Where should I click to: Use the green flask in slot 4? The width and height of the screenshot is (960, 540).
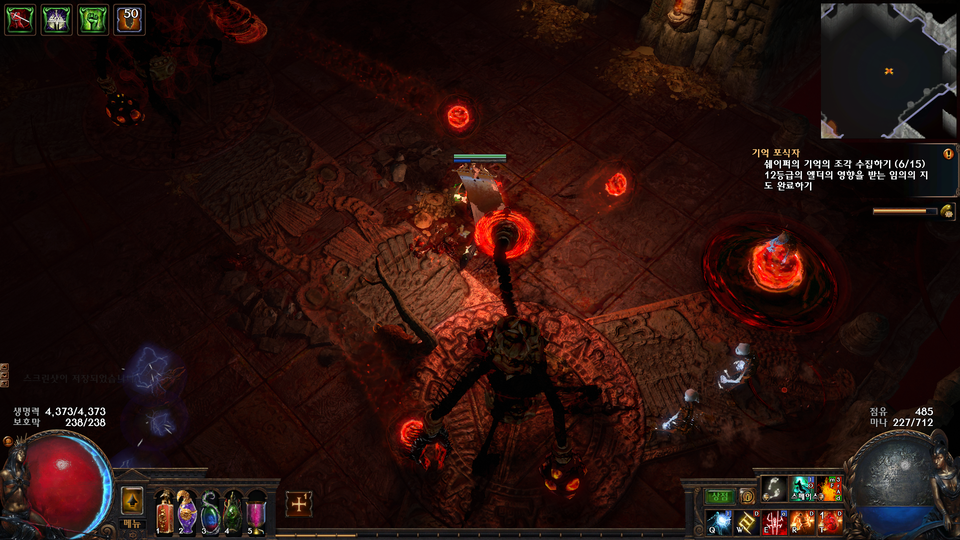point(233,511)
